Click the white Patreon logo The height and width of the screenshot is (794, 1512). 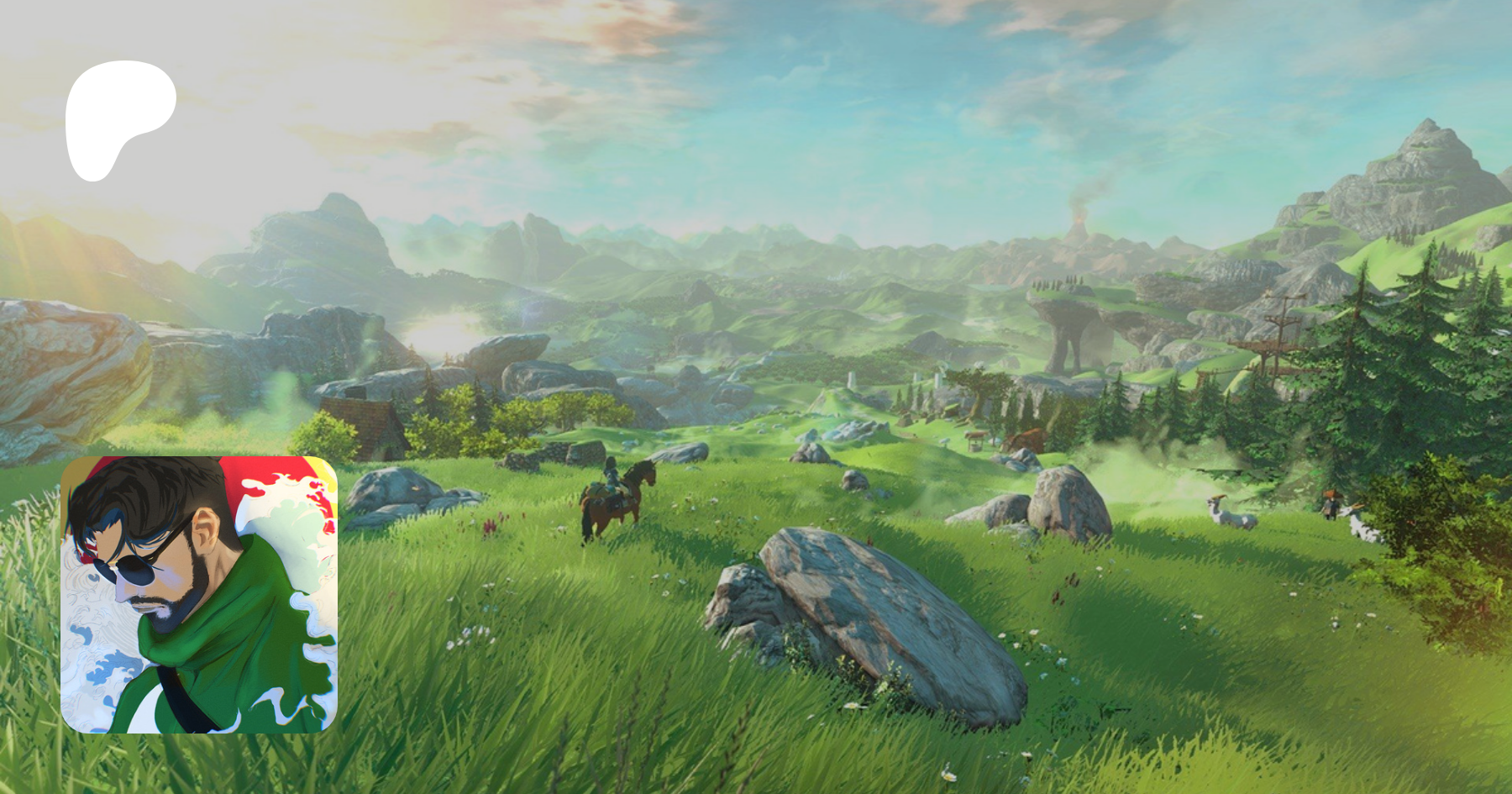[118, 116]
